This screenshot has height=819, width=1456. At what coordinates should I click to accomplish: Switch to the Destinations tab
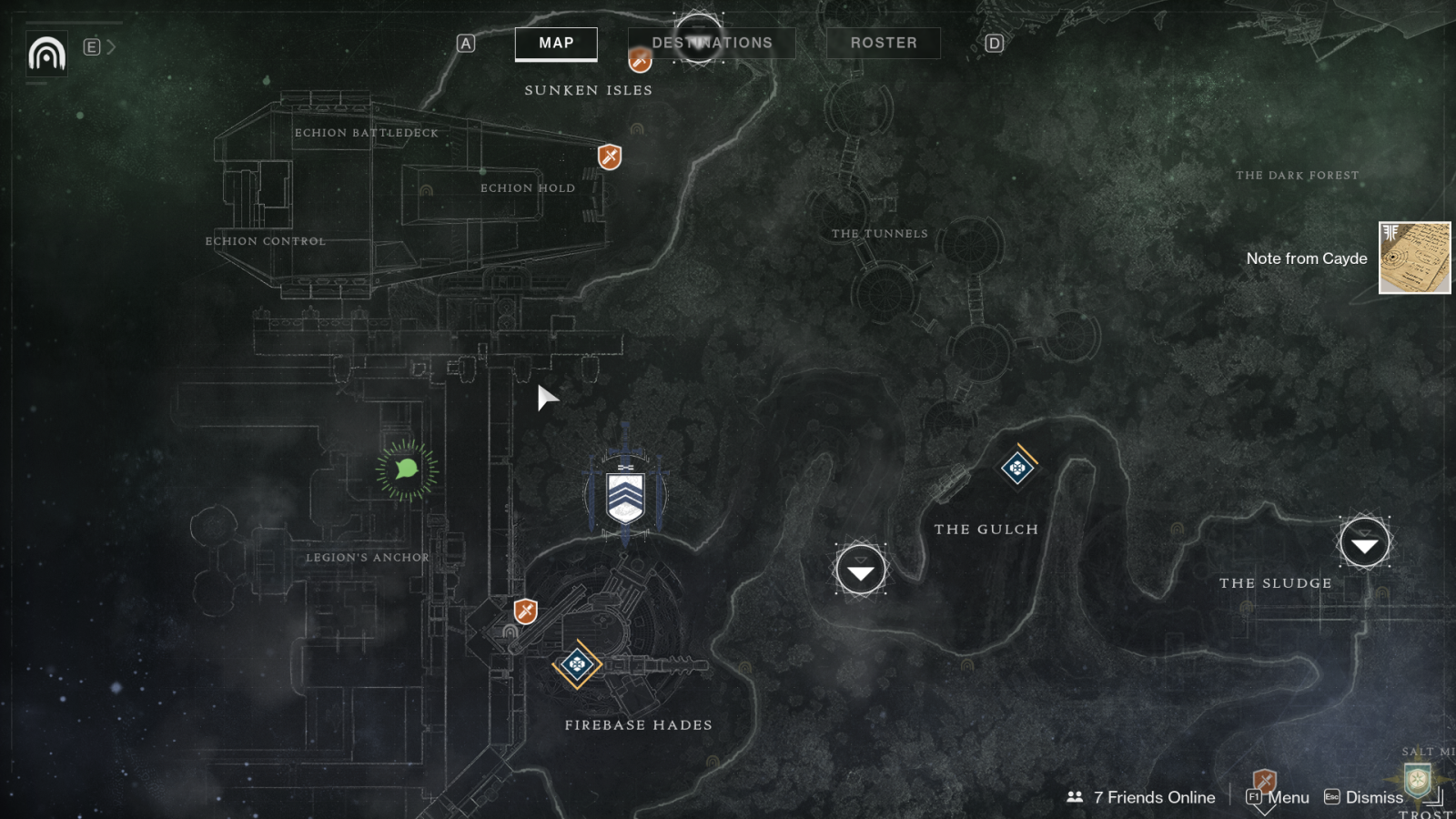[x=712, y=43]
